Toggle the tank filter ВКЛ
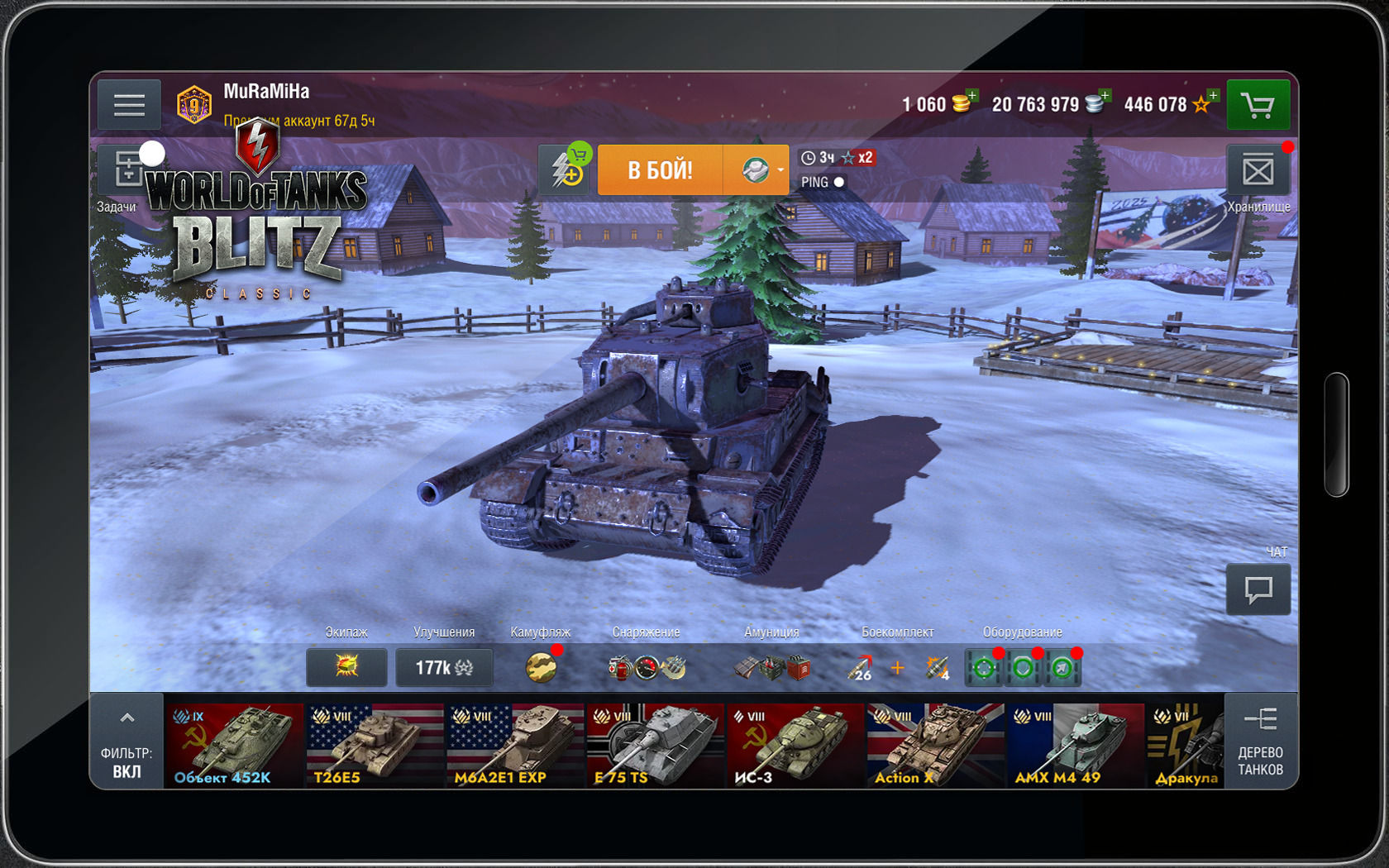This screenshot has height=868, width=1389. 126,742
